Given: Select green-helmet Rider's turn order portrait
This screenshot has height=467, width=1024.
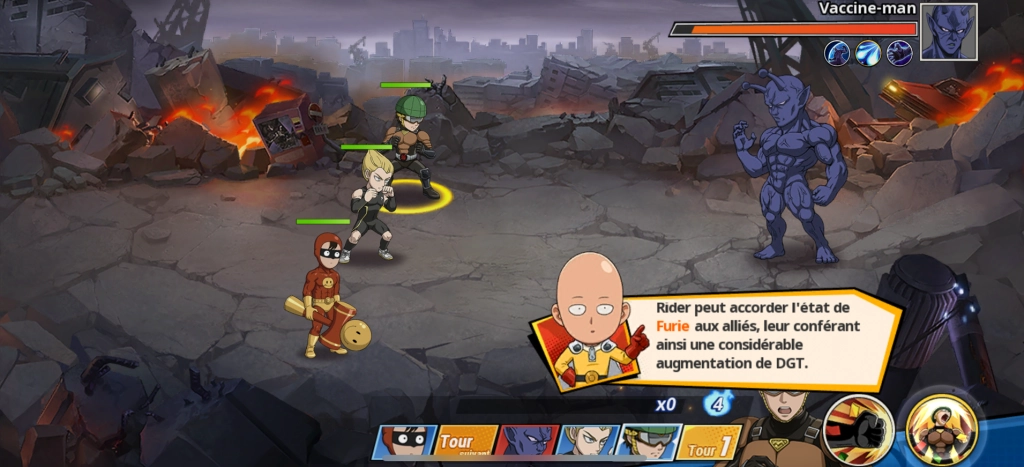Looking at the screenshot, I should 647,441.
